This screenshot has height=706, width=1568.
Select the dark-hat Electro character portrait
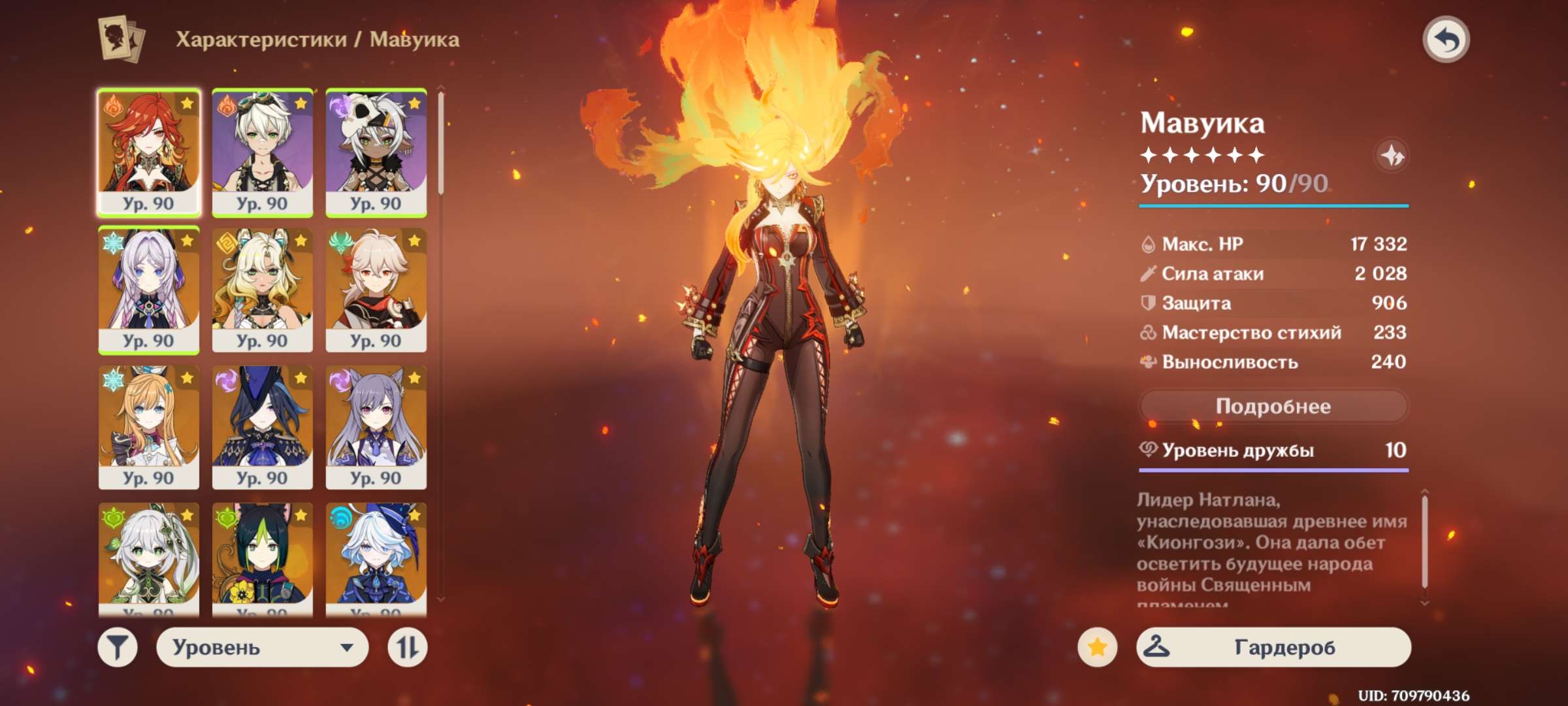[x=262, y=427]
